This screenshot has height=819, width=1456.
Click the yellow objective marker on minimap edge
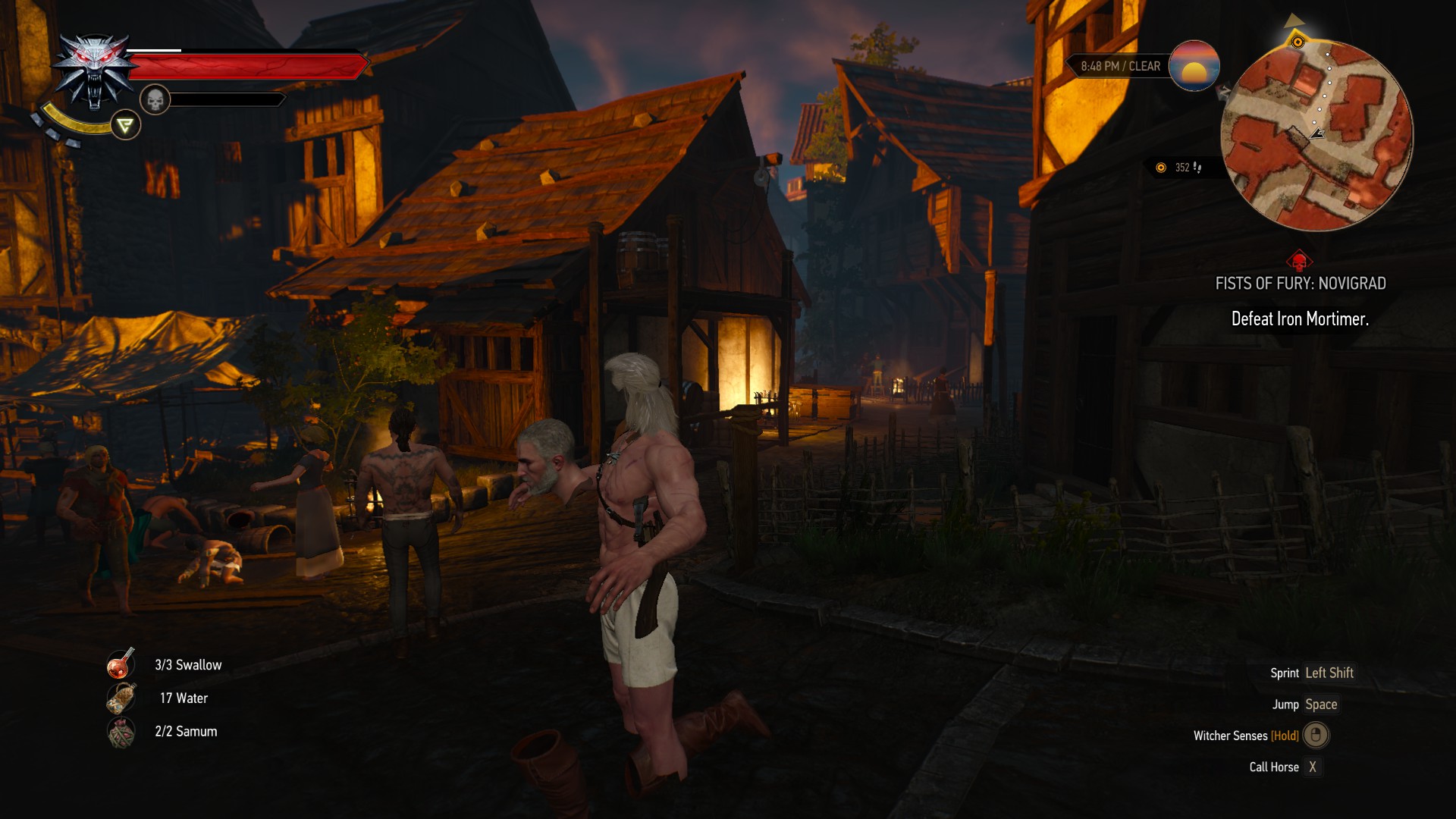[1298, 42]
